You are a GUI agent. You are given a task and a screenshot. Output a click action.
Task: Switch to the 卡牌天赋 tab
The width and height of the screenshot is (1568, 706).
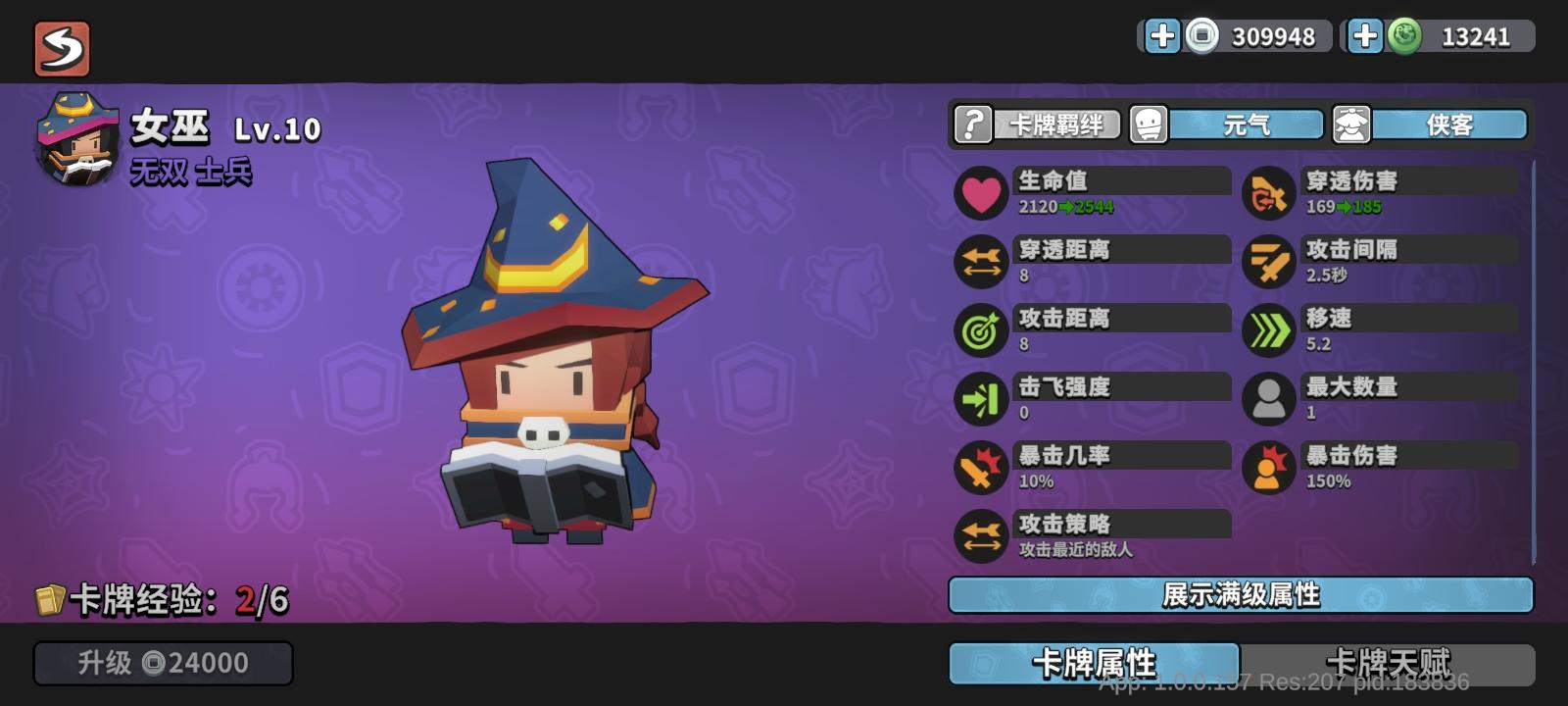1392,664
